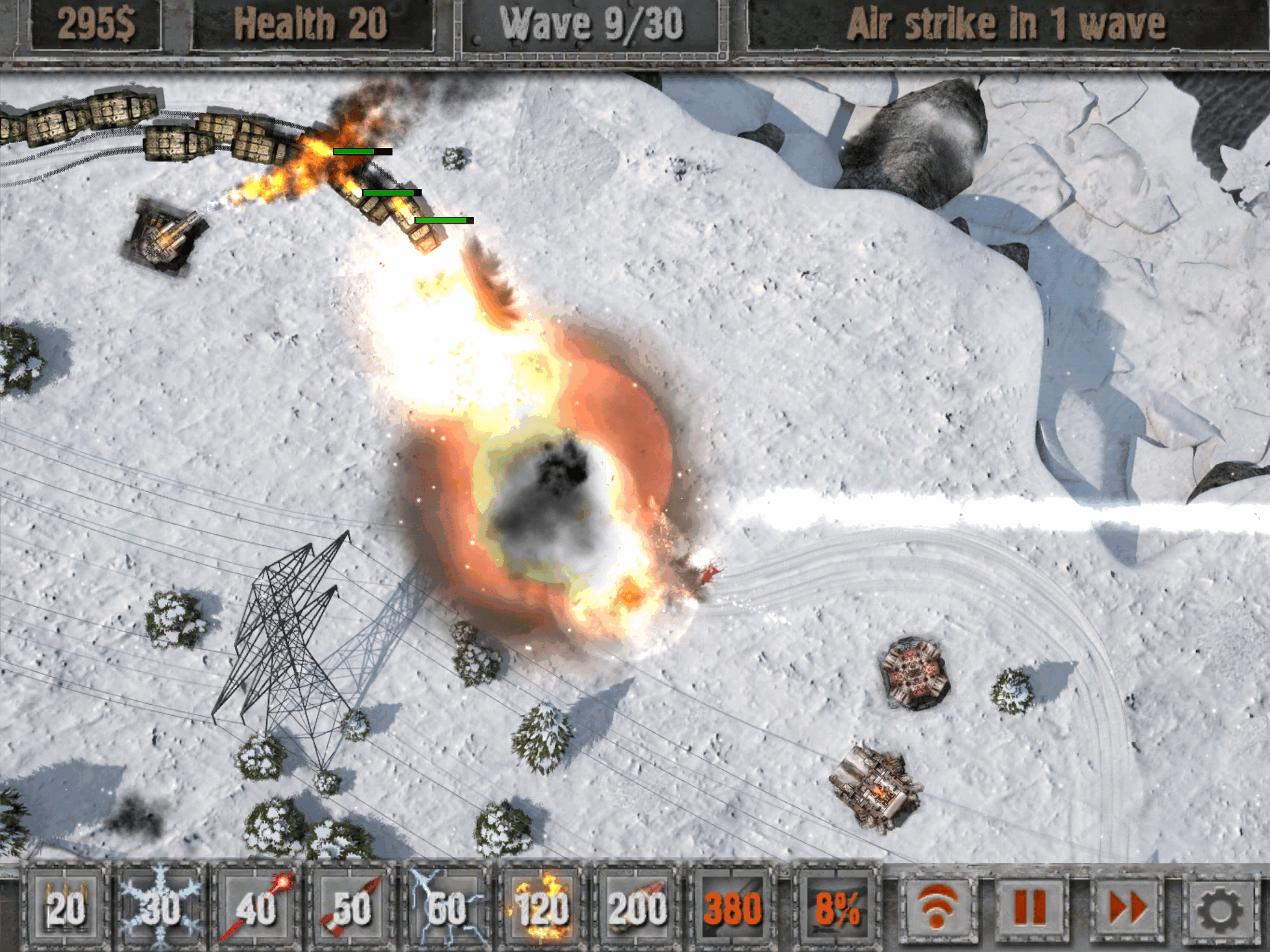
Task: Choose the 60$ lightning tower
Action: (x=446, y=908)
